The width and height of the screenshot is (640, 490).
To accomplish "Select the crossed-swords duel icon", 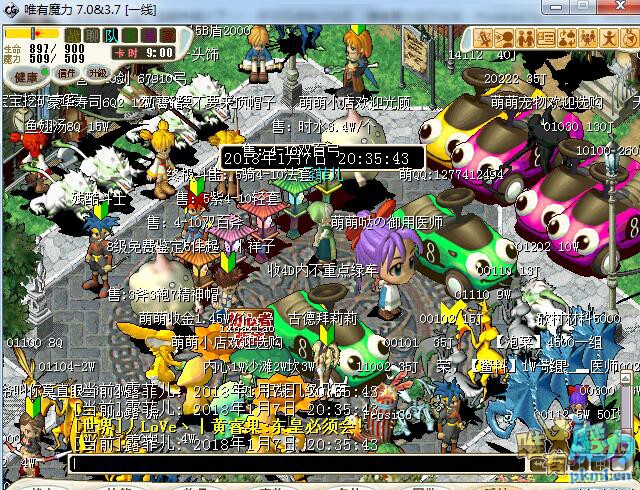I will tap(483, 38).
